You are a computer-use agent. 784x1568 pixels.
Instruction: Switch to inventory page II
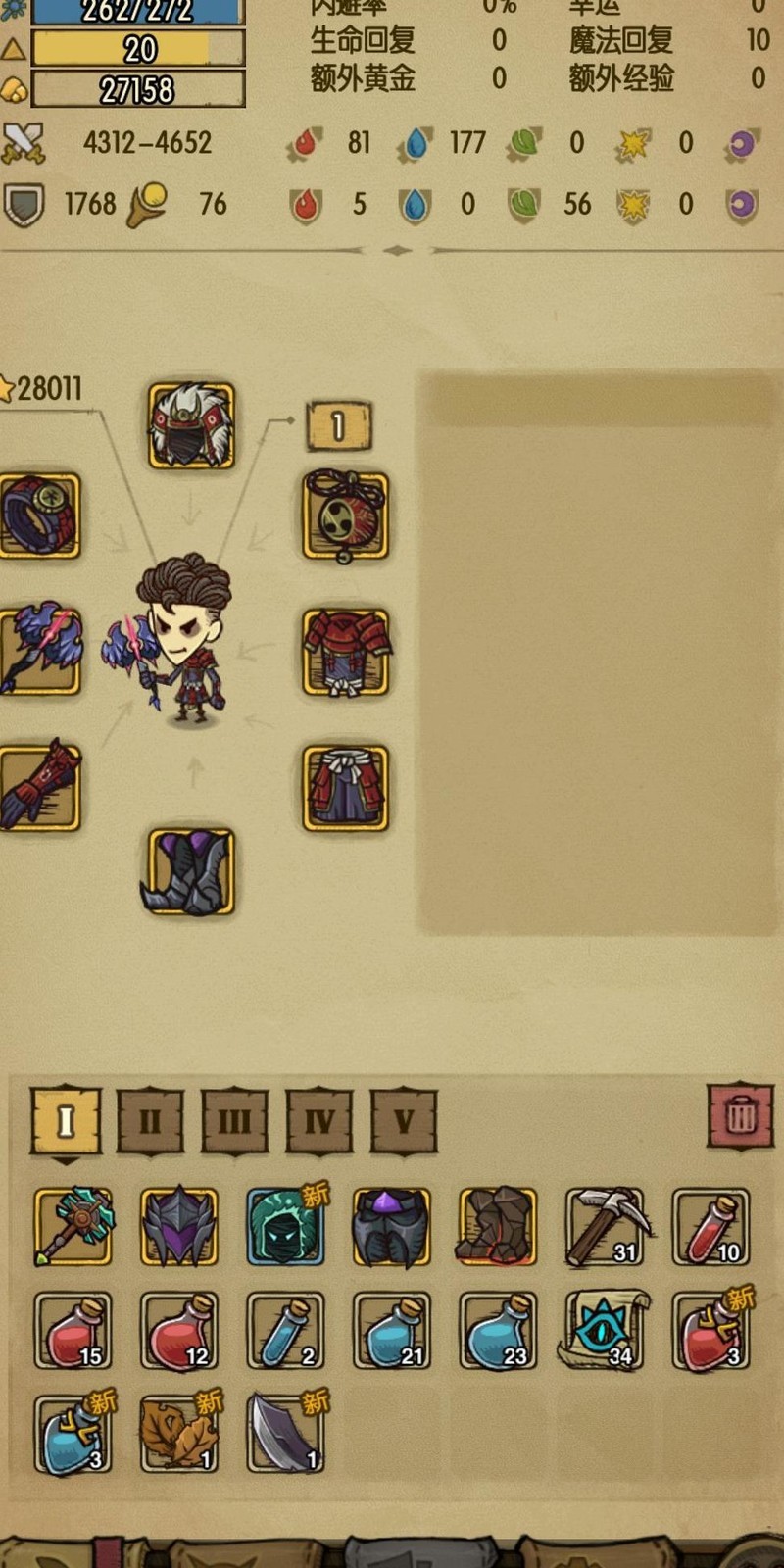(x=150, y=1120)
